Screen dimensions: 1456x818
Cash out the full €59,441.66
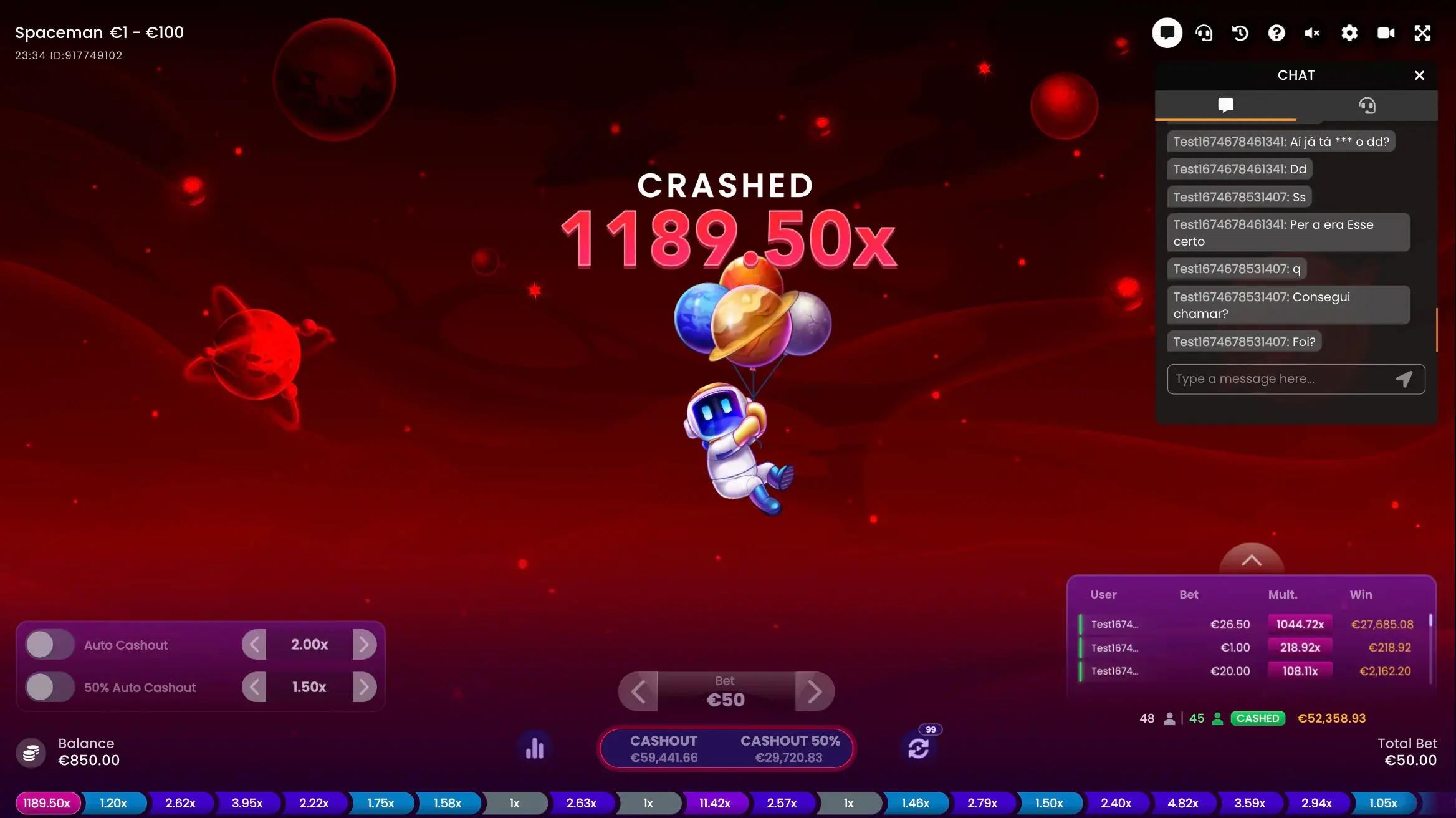click(x=664, y=749)
